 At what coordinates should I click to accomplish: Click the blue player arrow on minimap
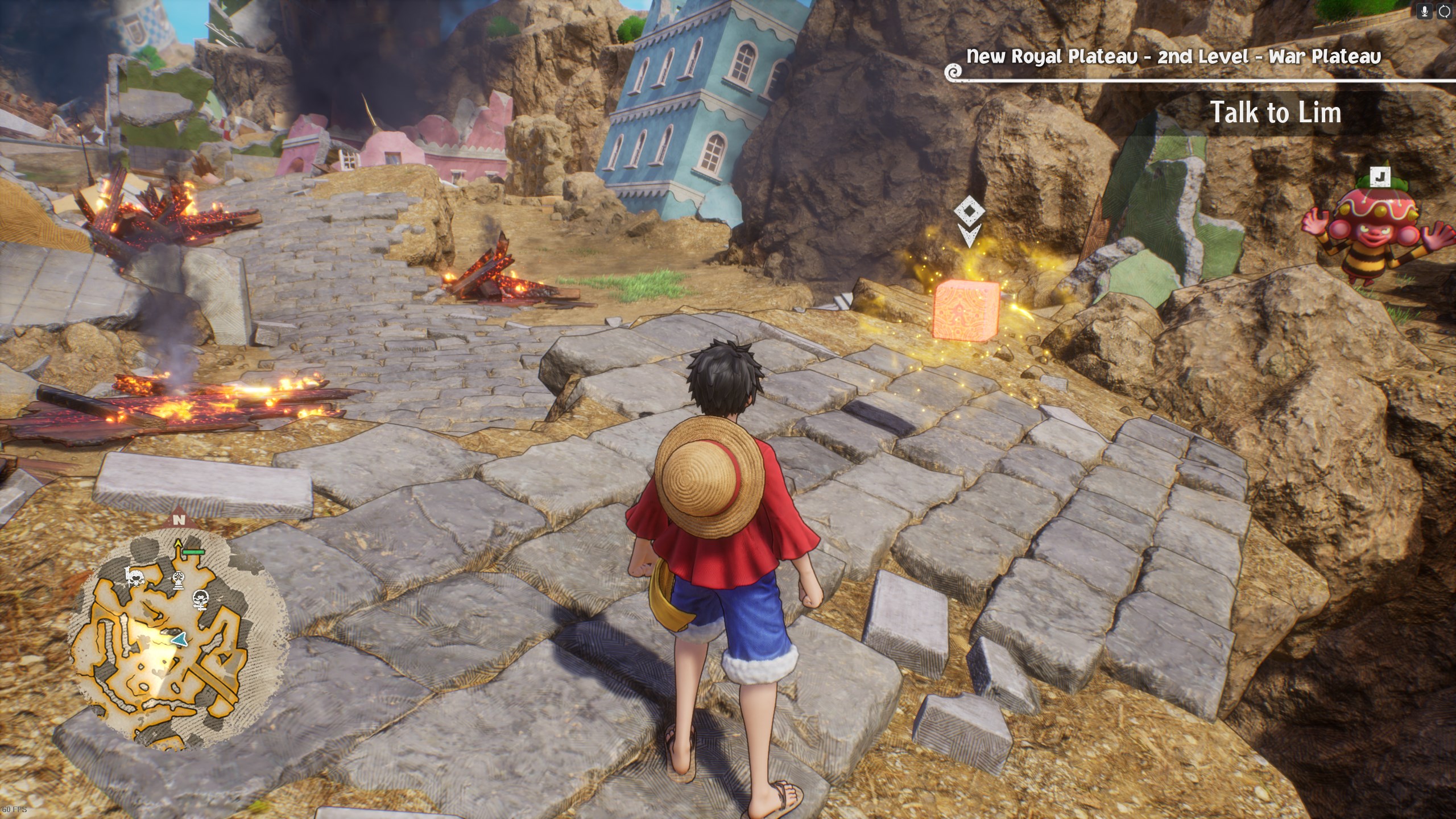179,639
